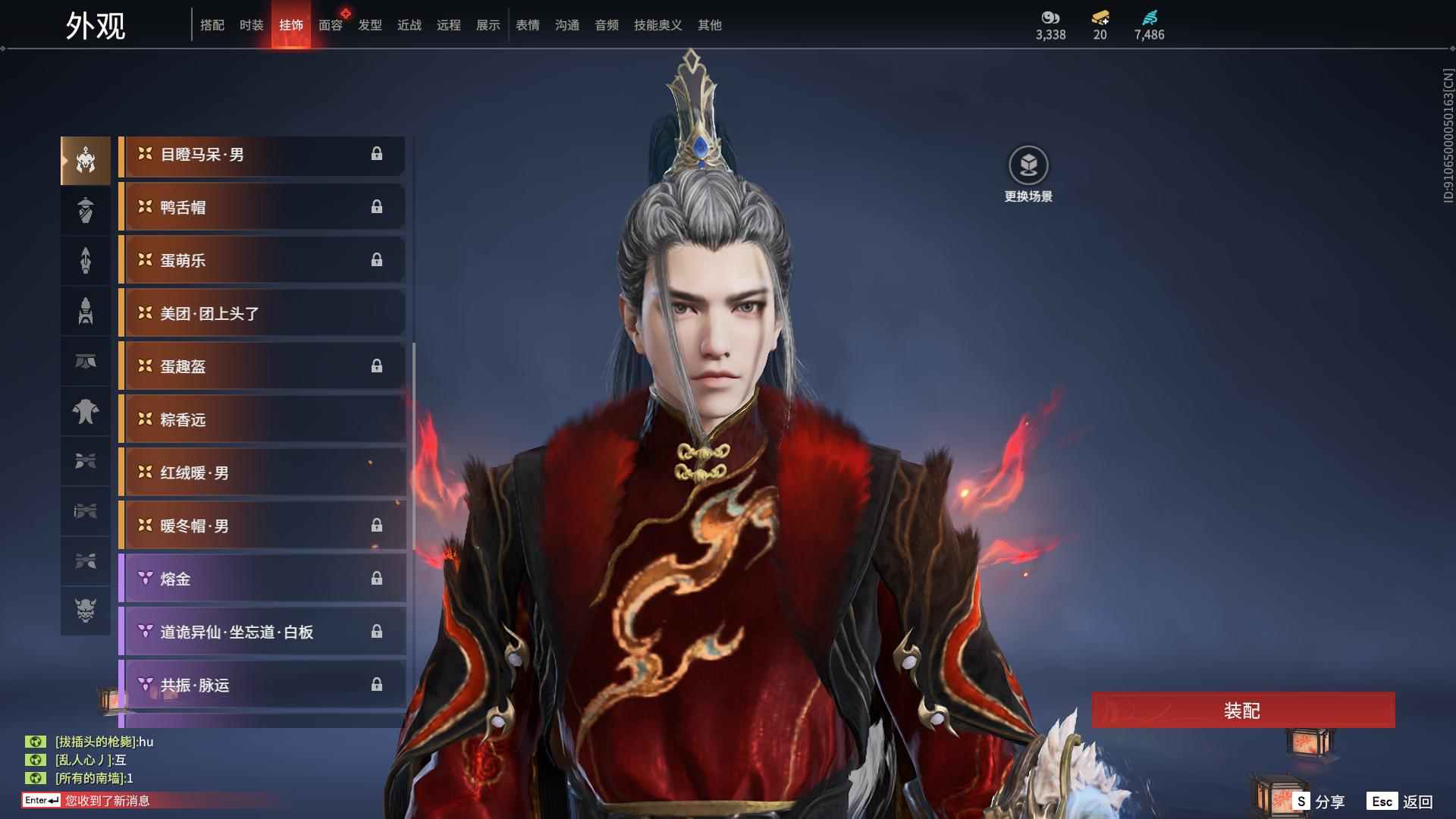Open the hat accessory category in left sidebar

click(86, 210)
